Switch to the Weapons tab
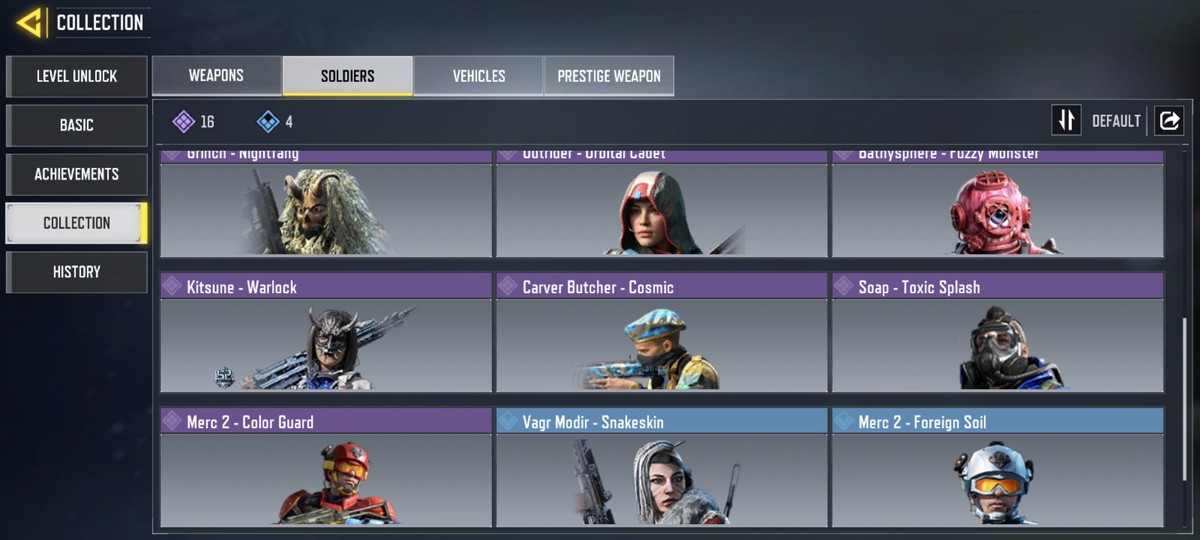Viewport: 1200px width, 540px height. pos(216,76)
